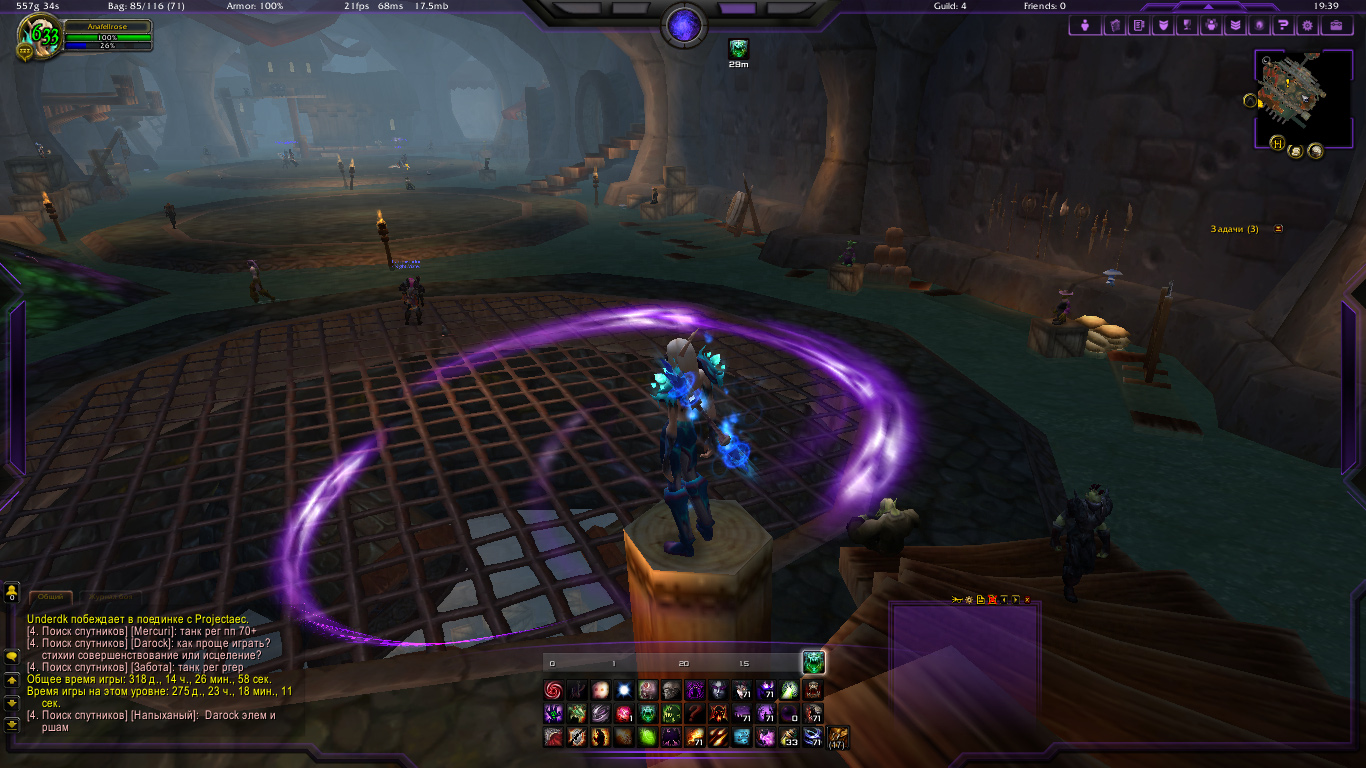Screen dimensions: 1366x768
Task: Click the question mark help button
Action: pos(1283,25)
